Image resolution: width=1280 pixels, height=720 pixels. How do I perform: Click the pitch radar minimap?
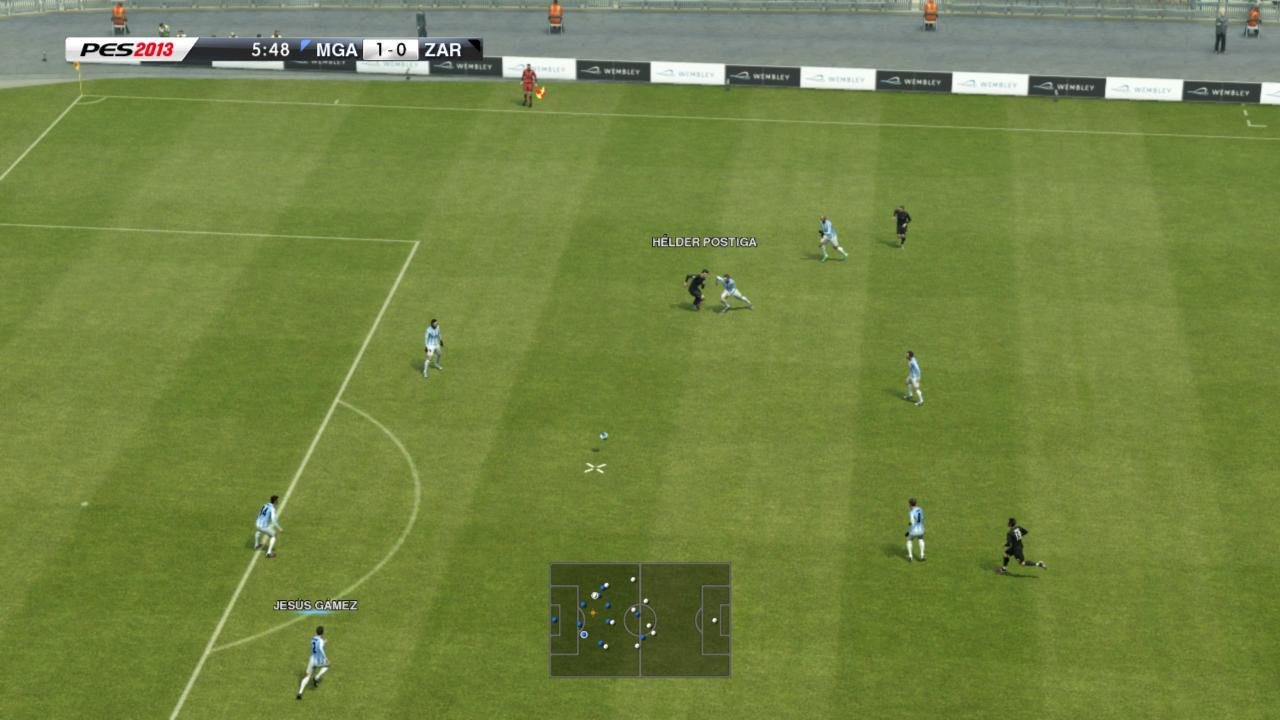[x=640, y=620]
